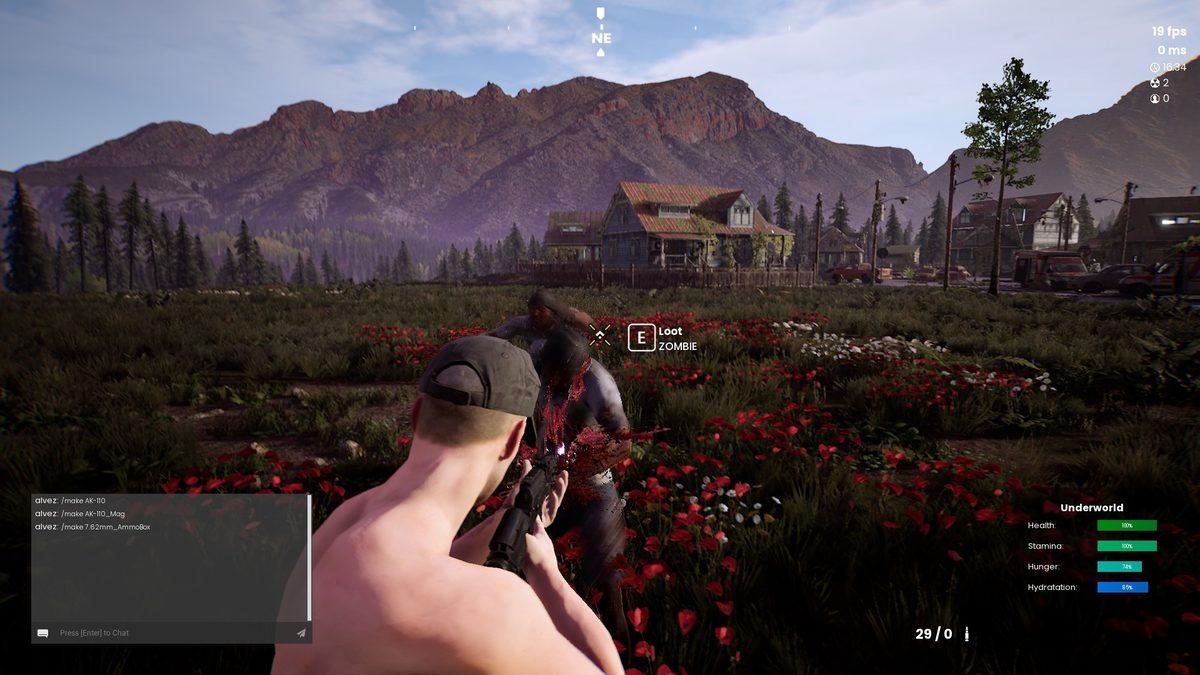The width and height of the screenshot is (1200, 675).
Task: Send the chat message with the paper-plane icon
Action: click(300, 633)
